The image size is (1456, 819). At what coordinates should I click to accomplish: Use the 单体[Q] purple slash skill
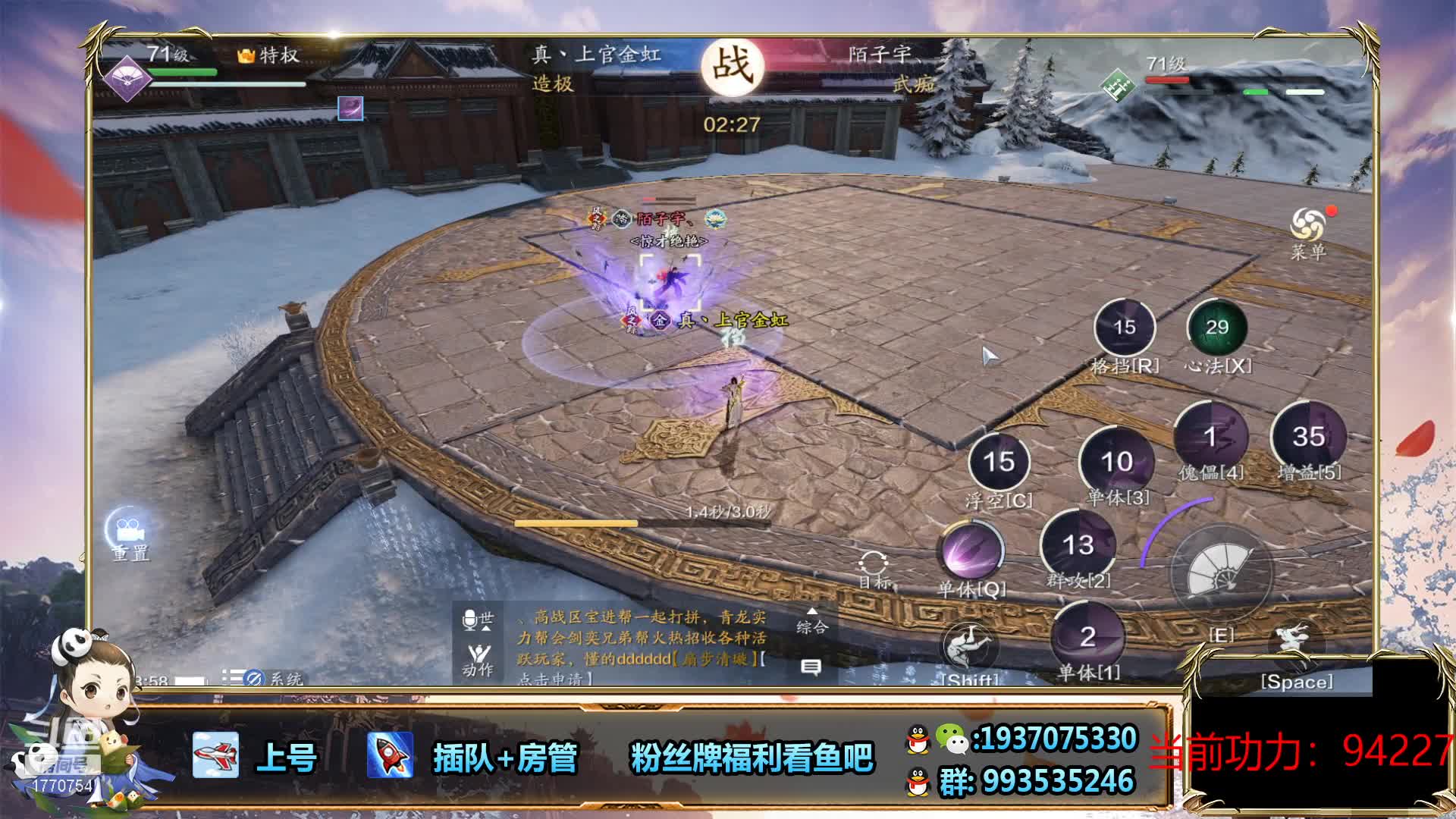[x=971, y=550]
